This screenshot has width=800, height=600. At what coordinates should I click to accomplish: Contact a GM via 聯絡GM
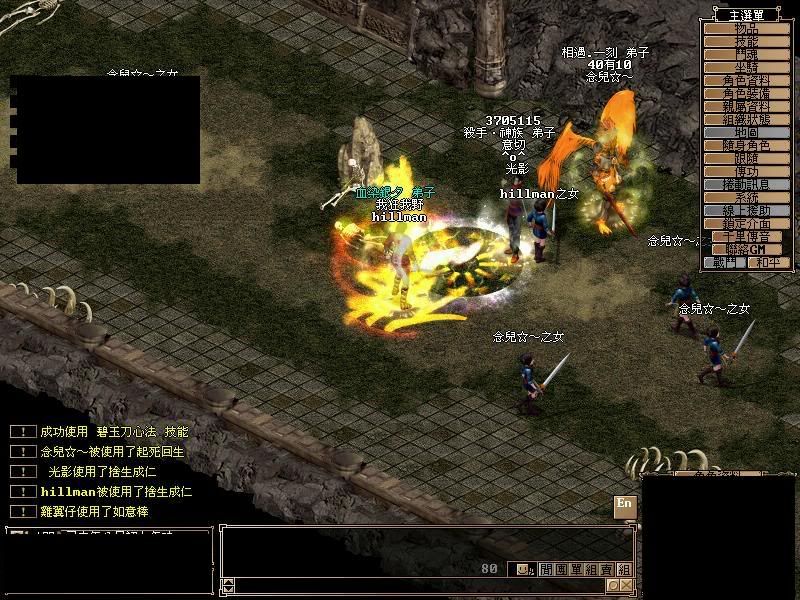(746, 249)
